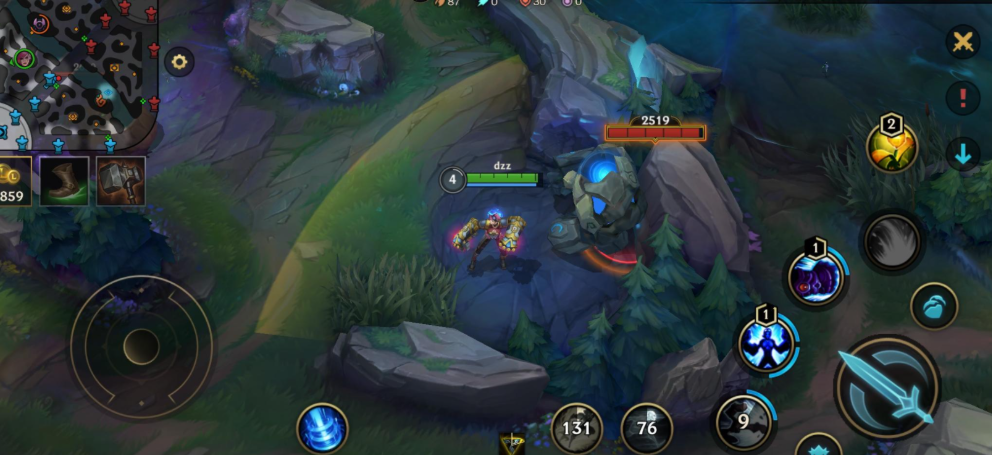Select the hammer item slot

point(121,181)
